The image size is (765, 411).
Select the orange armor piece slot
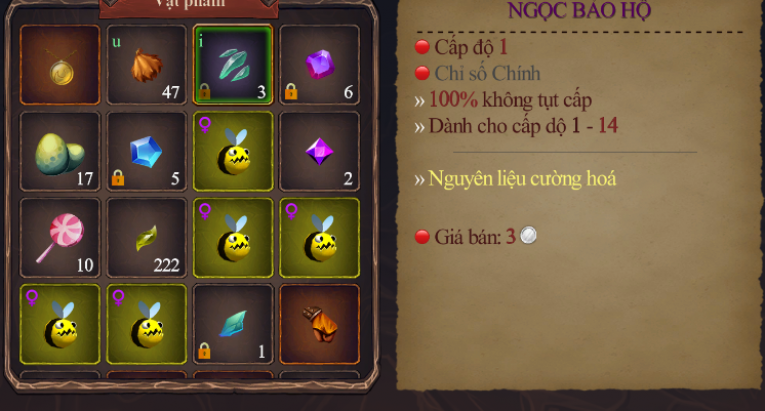(x=320, y=324)
